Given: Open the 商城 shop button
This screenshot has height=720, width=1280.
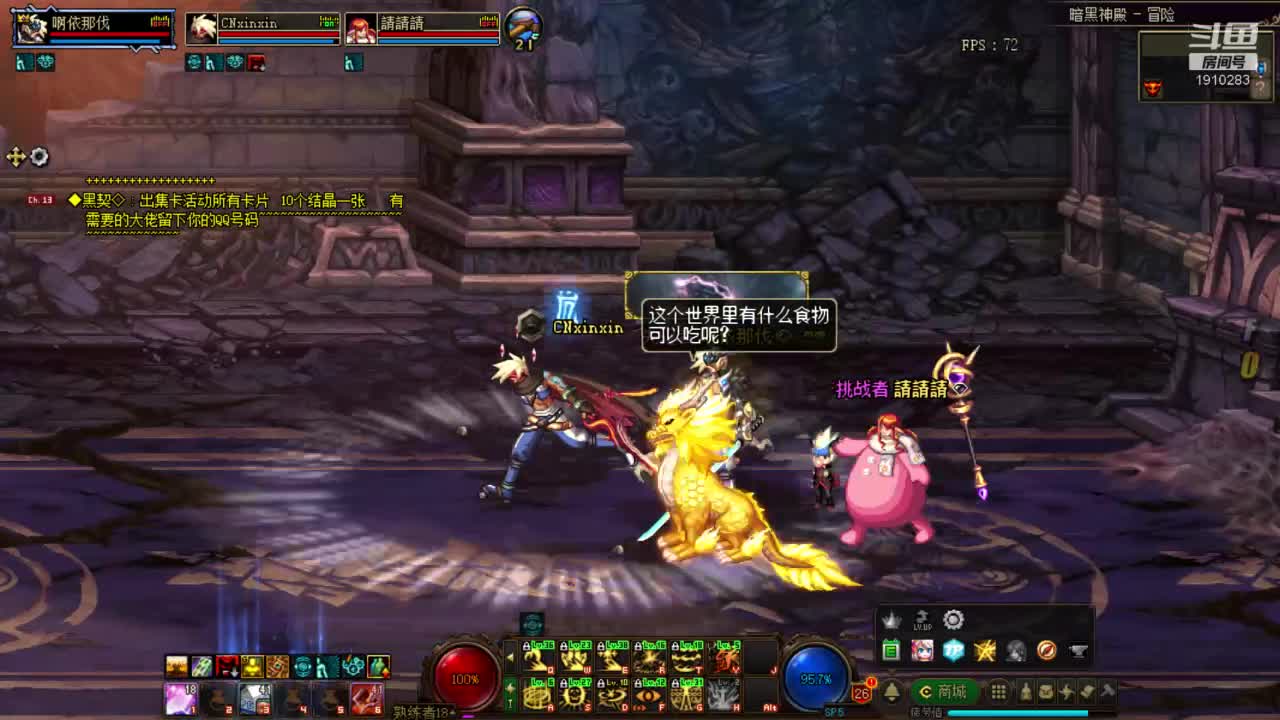Looking at the screenshot, I should 944,692.
